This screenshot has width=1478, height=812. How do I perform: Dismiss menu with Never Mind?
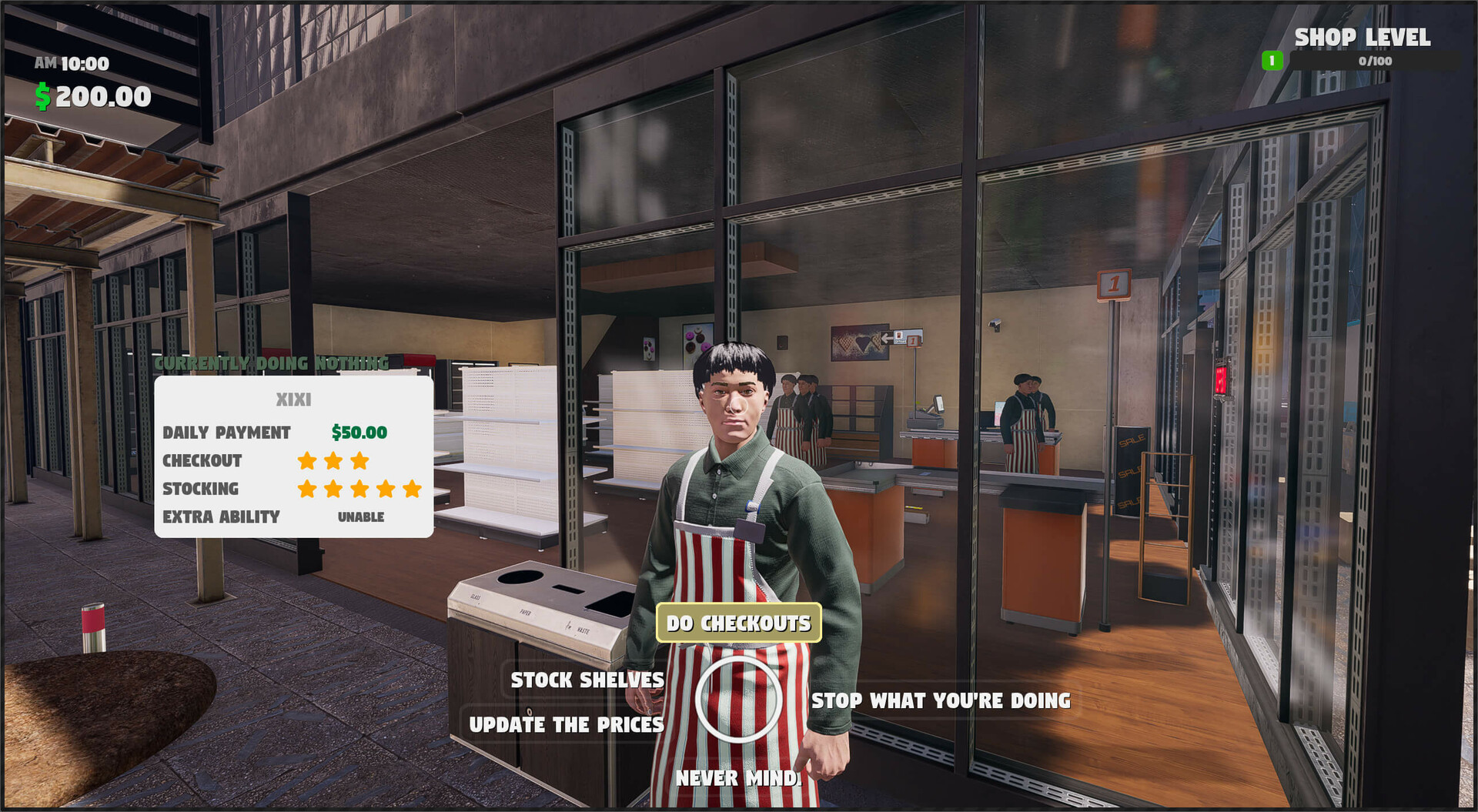737,777
